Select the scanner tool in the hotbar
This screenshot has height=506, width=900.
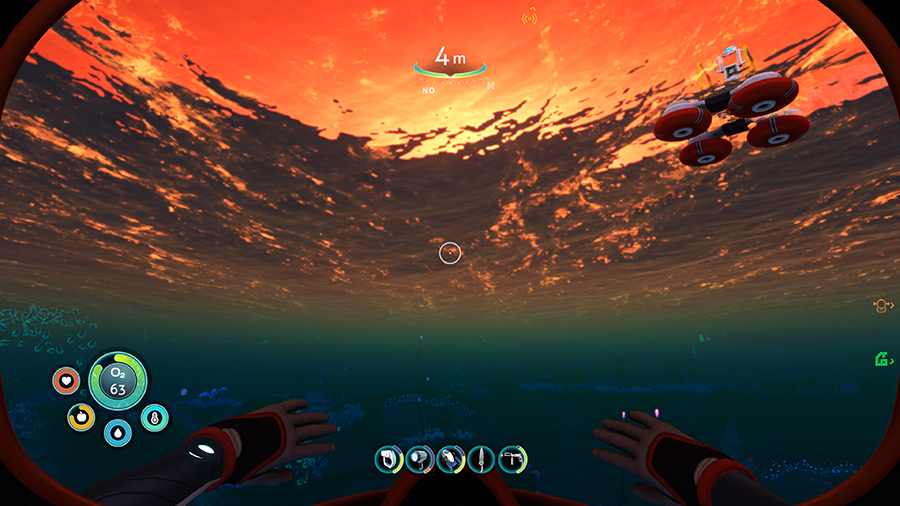pyautogui.click(x=388, y=459)
